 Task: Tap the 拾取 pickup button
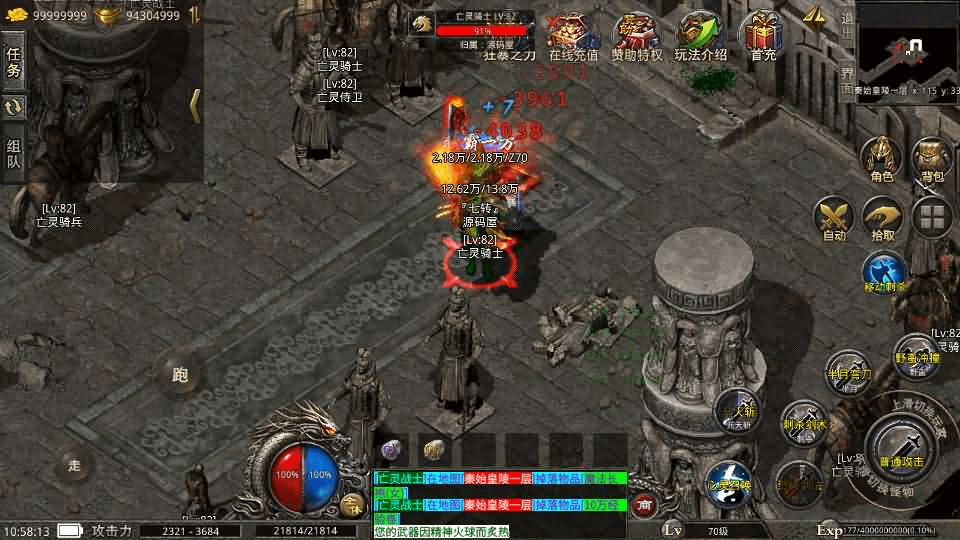tap(882, 219)
